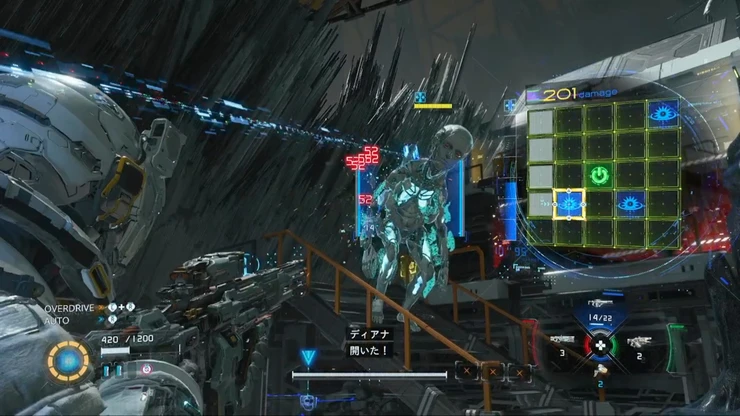Select the weapon showing 14/22 ammo
Viewport: 740px width, 416px height.
pos(601,309)
